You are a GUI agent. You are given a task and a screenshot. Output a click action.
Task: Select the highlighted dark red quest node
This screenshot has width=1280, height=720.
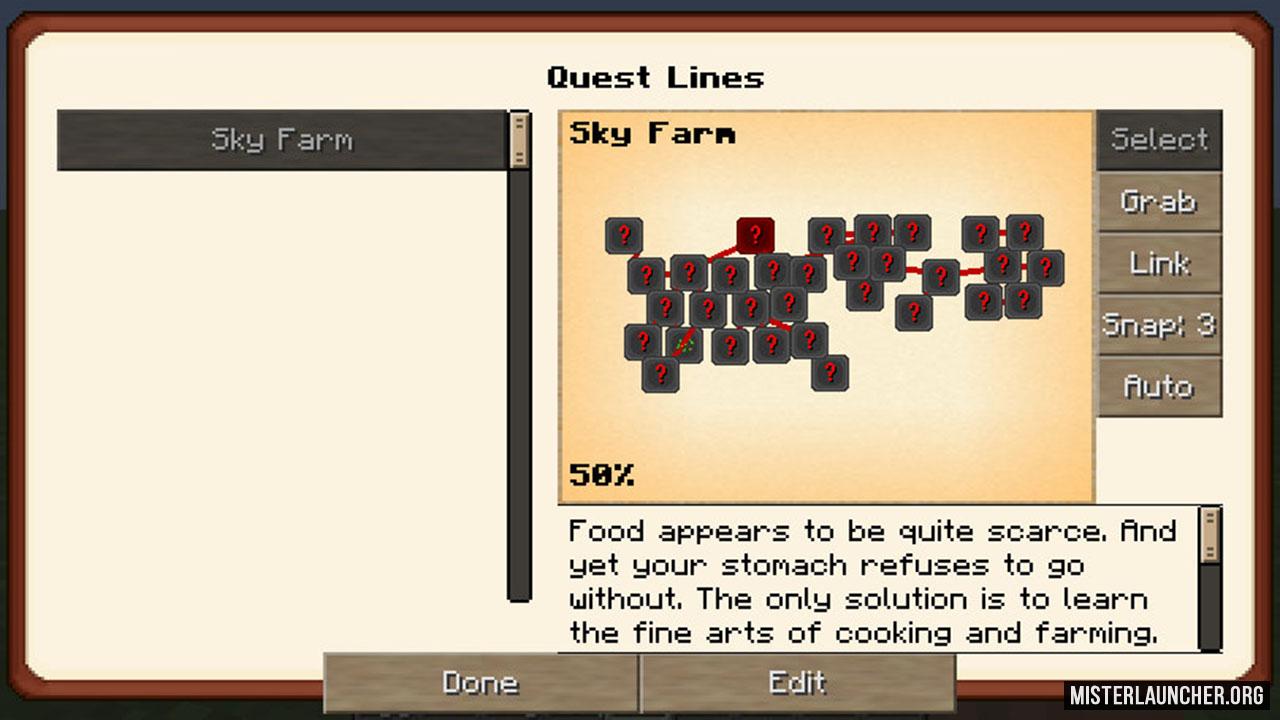point(755,235)
